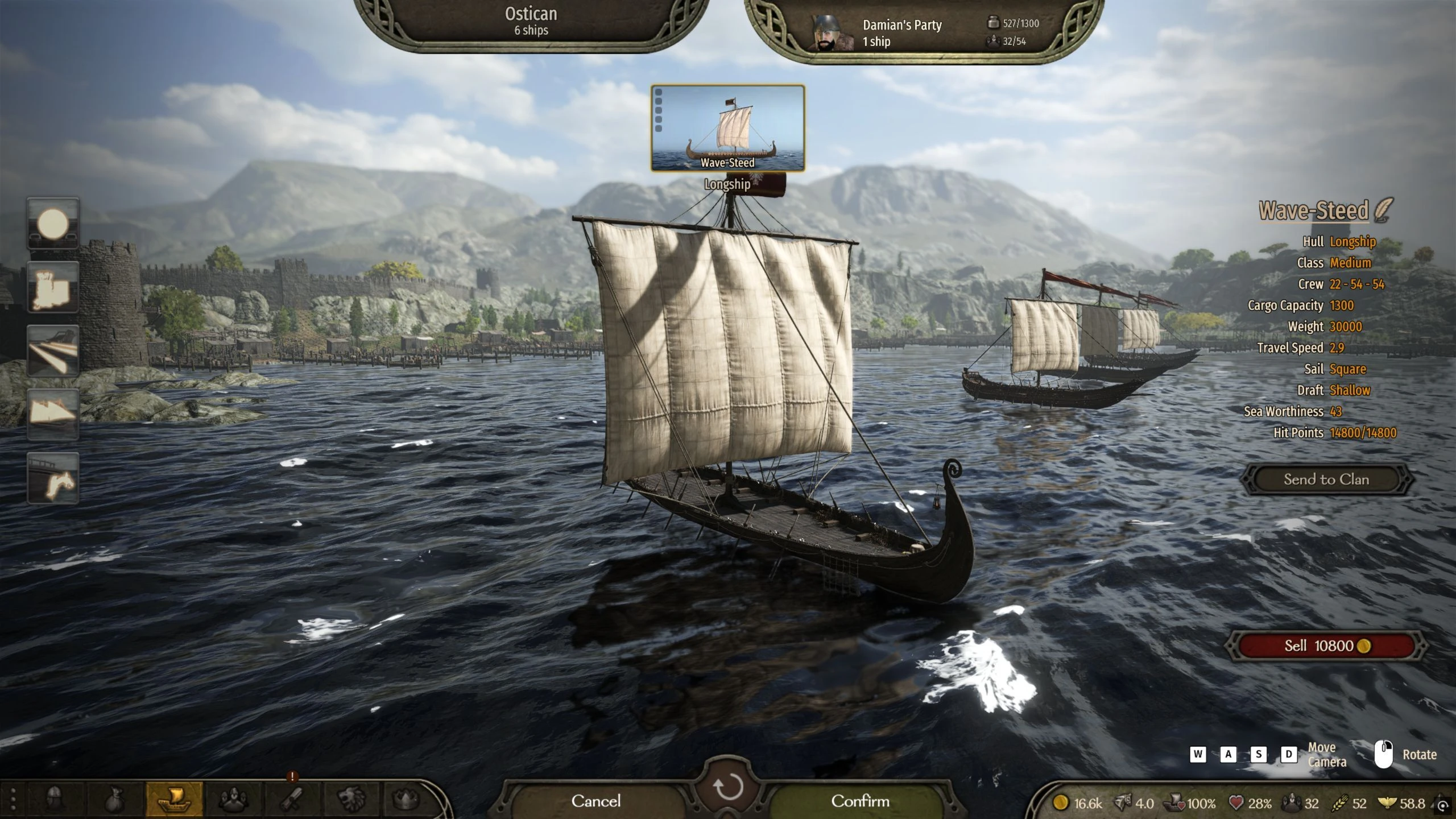Image resolution: width=1456 pixels, height=819 pixels.
Task: Click the rename quill beside Wave-Steed
Action: (x=1384, y=210)
